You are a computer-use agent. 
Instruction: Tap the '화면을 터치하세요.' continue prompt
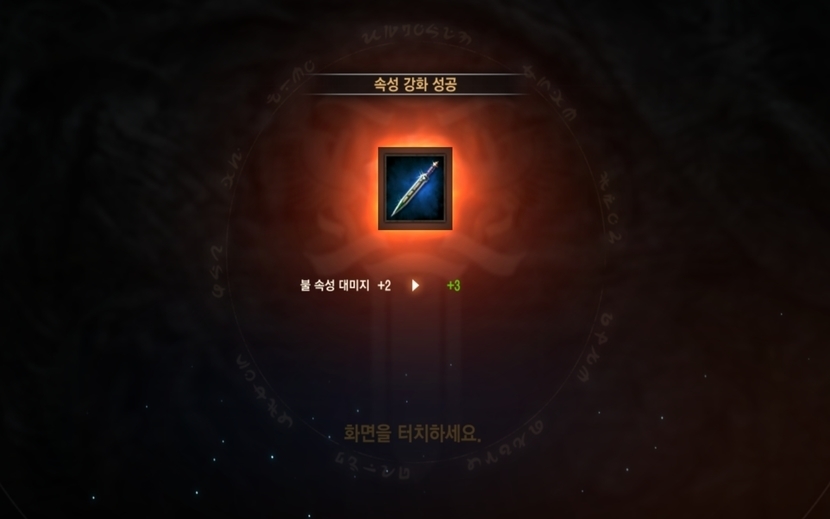click(414, 434)
